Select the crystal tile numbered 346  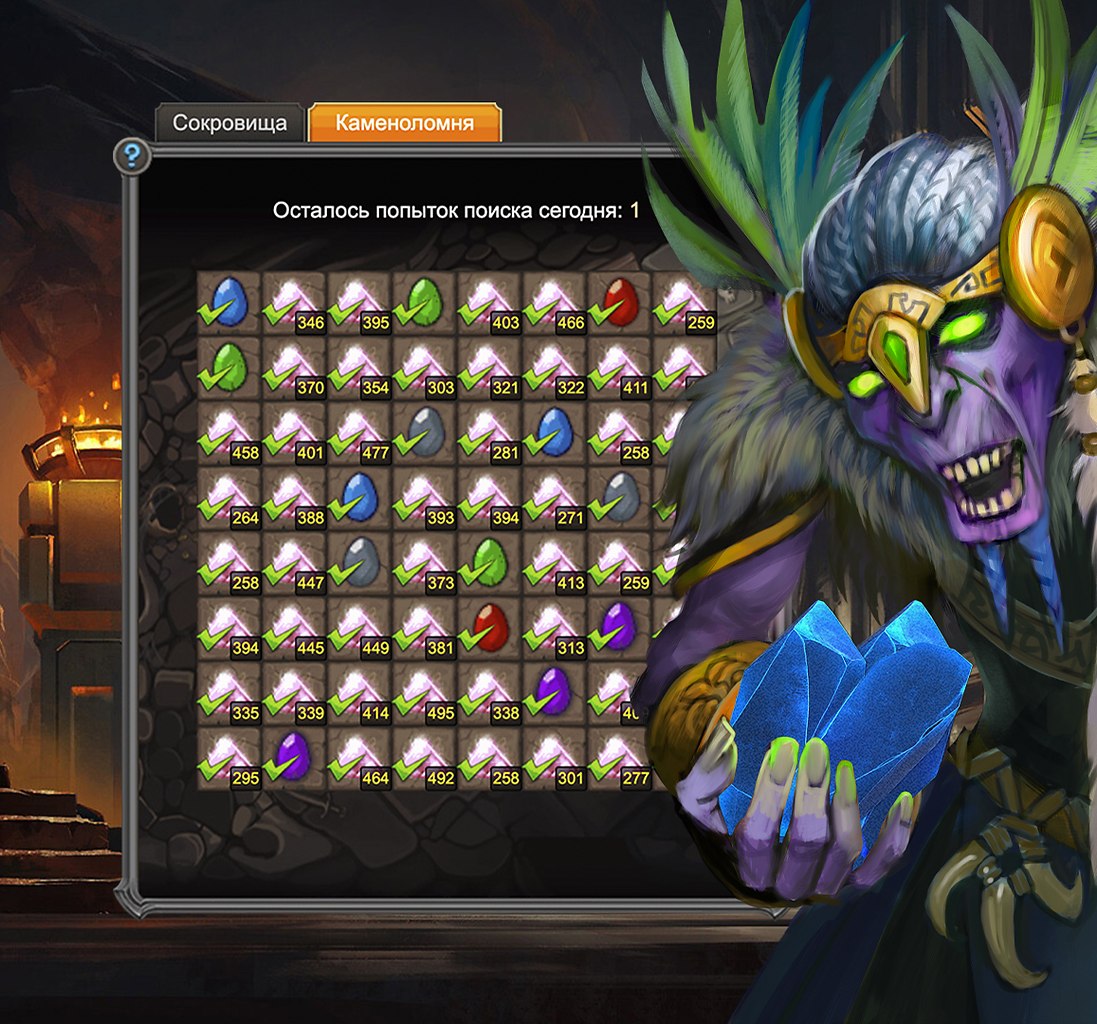tap(294, 303)
